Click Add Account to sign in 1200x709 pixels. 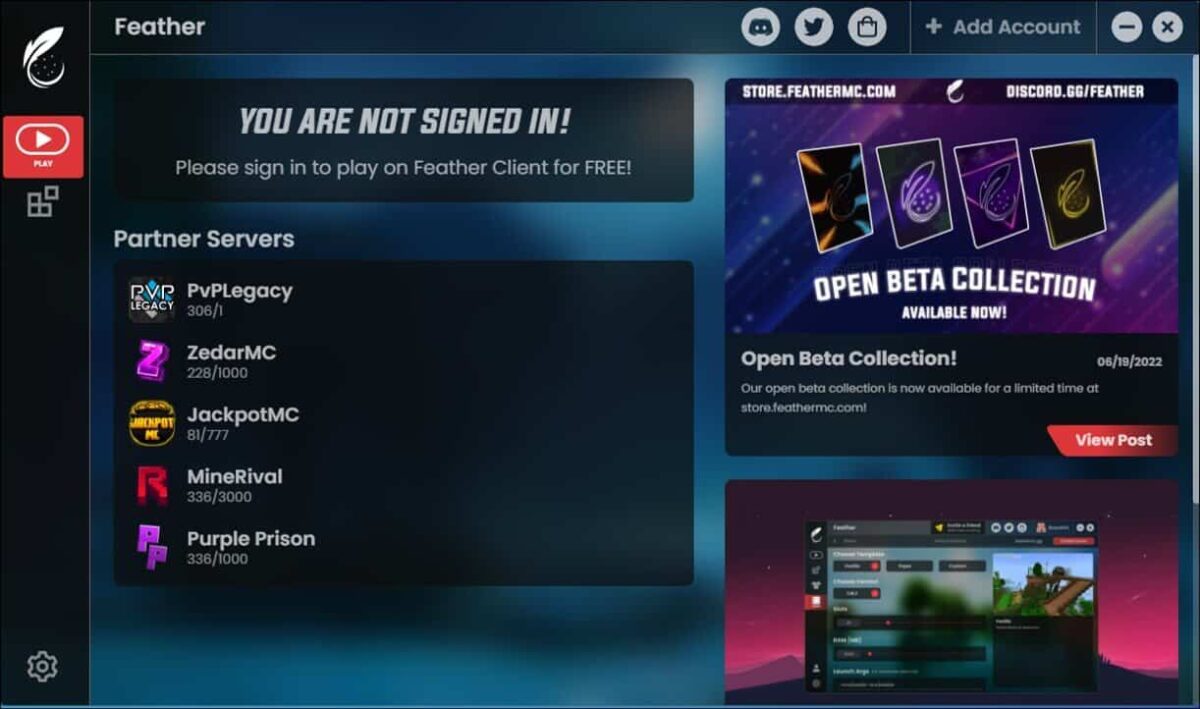pos(1003,27)
